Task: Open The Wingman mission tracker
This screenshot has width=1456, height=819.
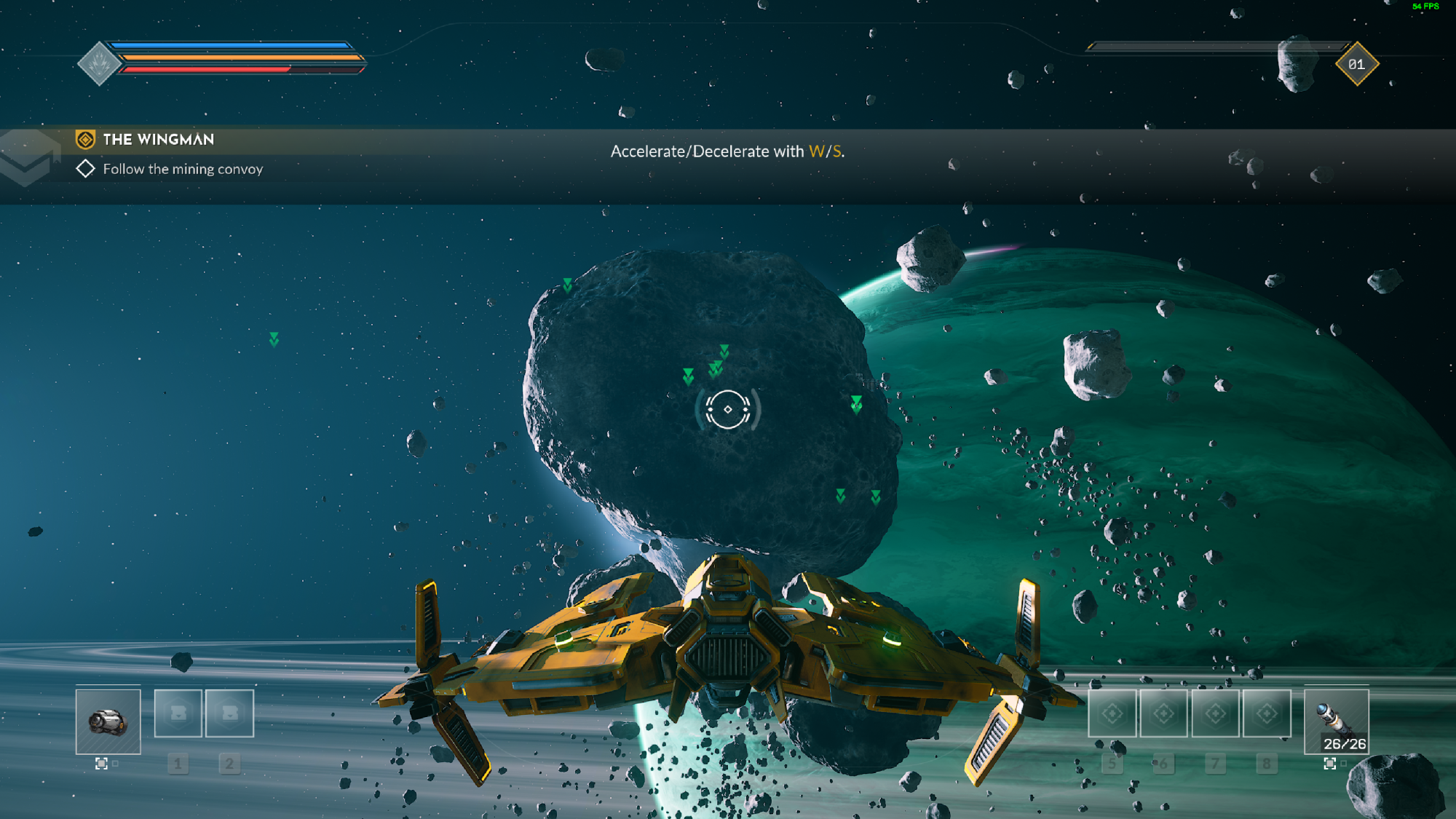Action: pos(158,139)
